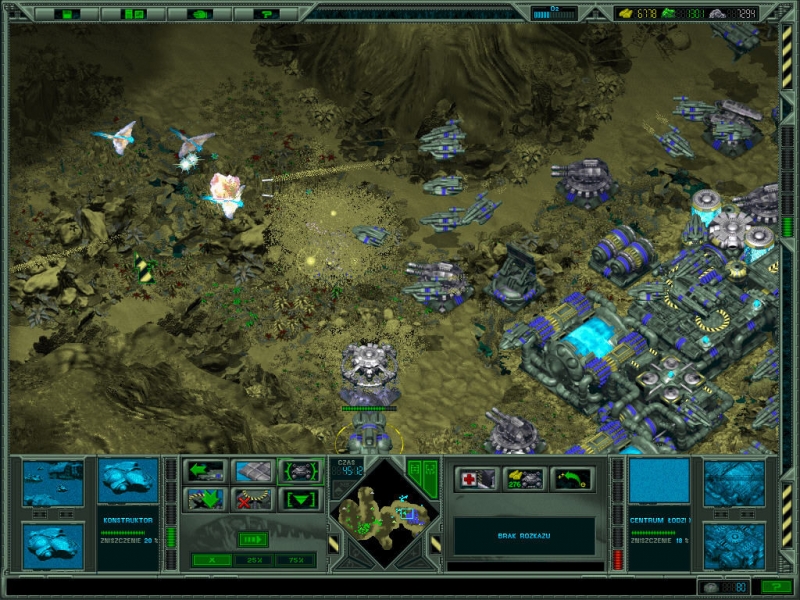Choose the green left-arrow move command

206,471
